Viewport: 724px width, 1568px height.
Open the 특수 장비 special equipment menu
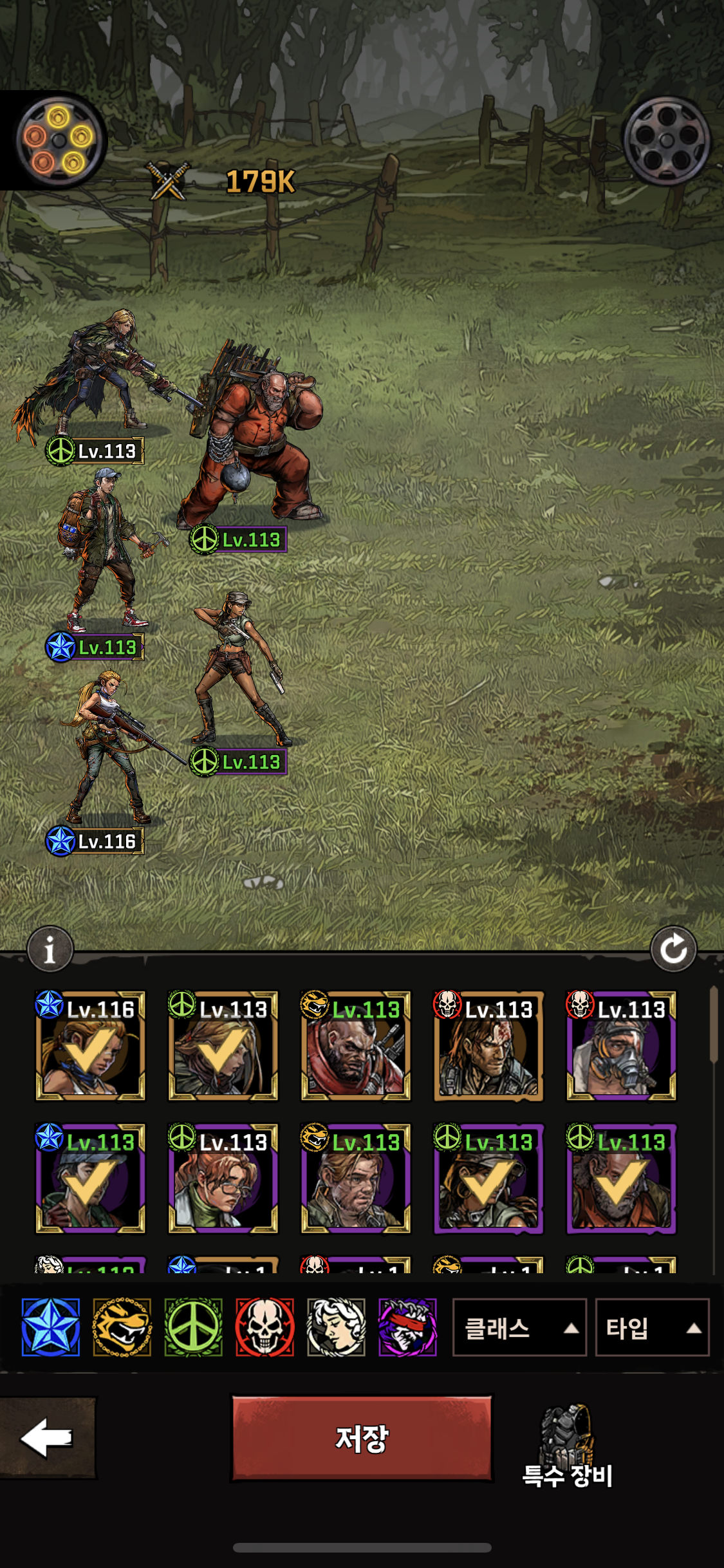point(567,1446)
